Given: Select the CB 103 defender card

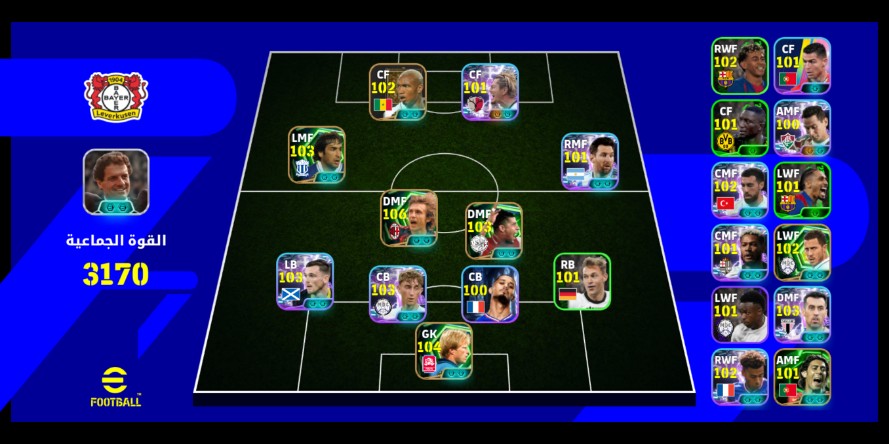Looking at the screenshot, I should tap(397, 294).
